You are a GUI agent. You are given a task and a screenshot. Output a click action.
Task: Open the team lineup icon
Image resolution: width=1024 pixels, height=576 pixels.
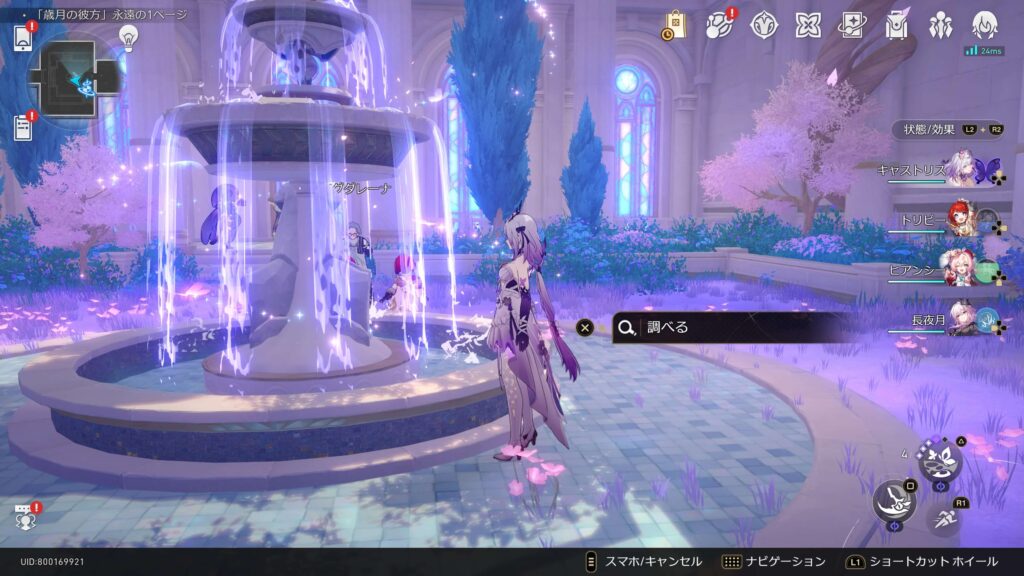941,25
